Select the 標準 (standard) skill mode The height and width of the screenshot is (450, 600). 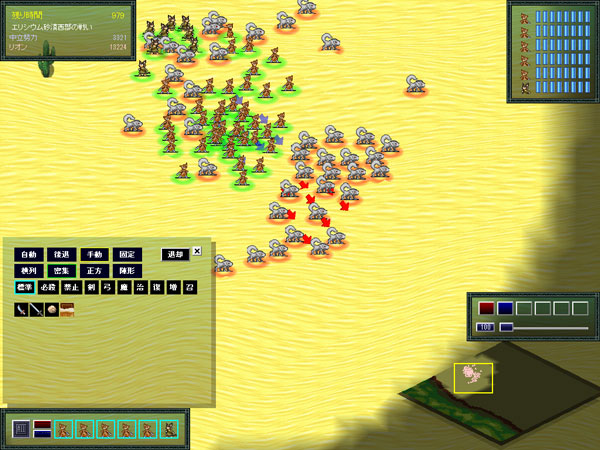point(24,288)
